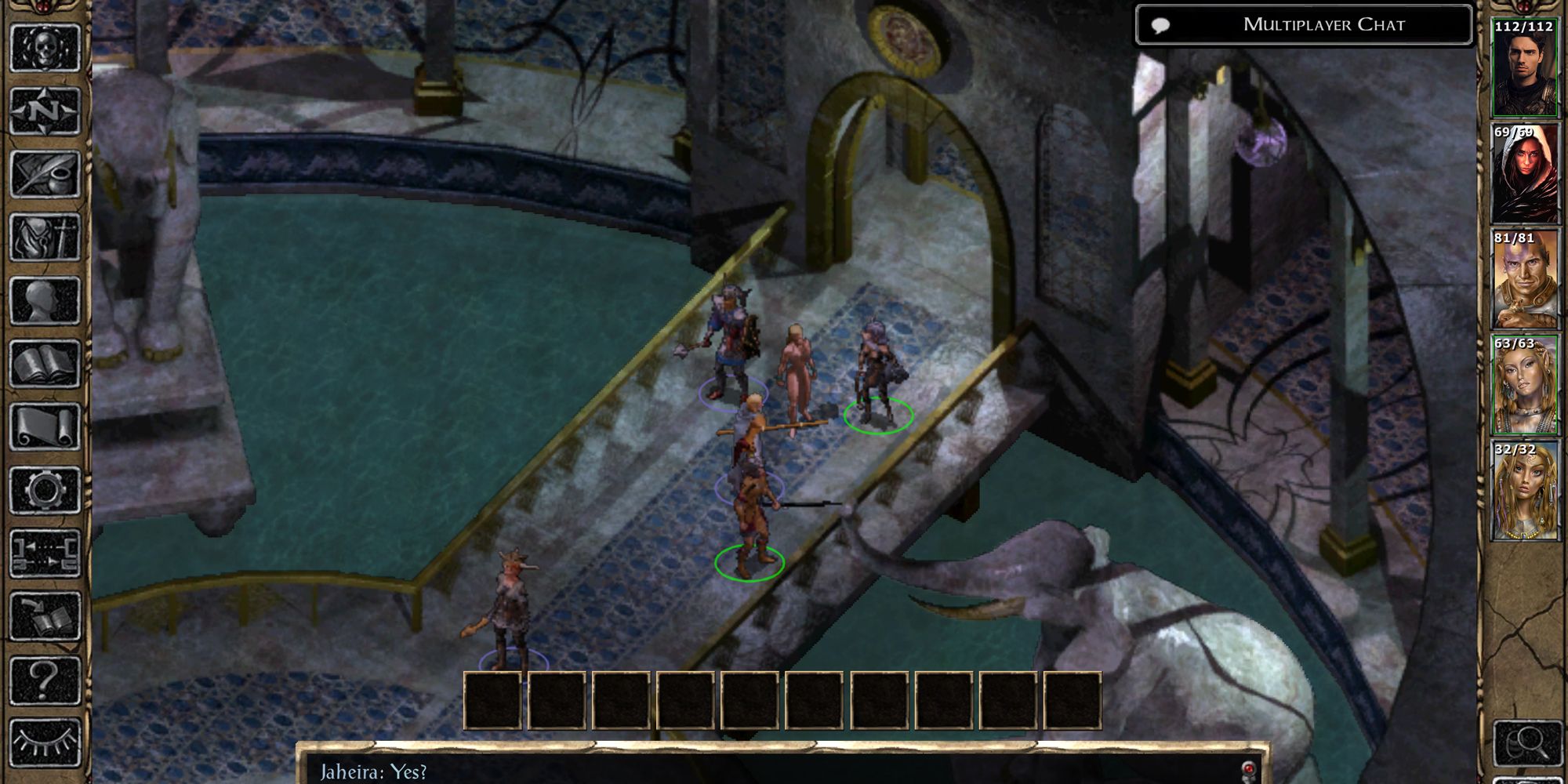Click the red gem on dialogue box
Image resolution: width=1568 pixels, height=784 pixels.
[x=1248, y=769]
